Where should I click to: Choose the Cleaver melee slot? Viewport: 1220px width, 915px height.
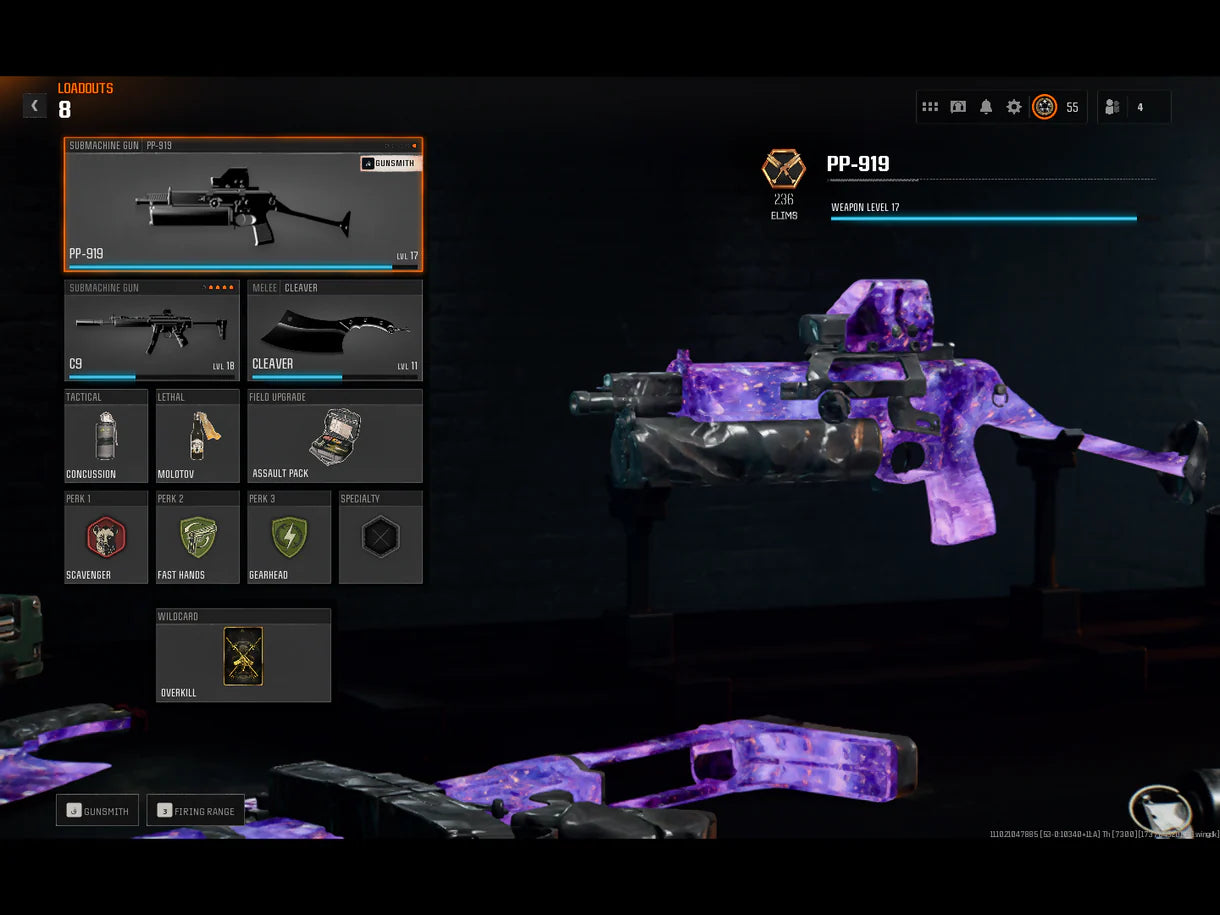click(x=335, y=330)
